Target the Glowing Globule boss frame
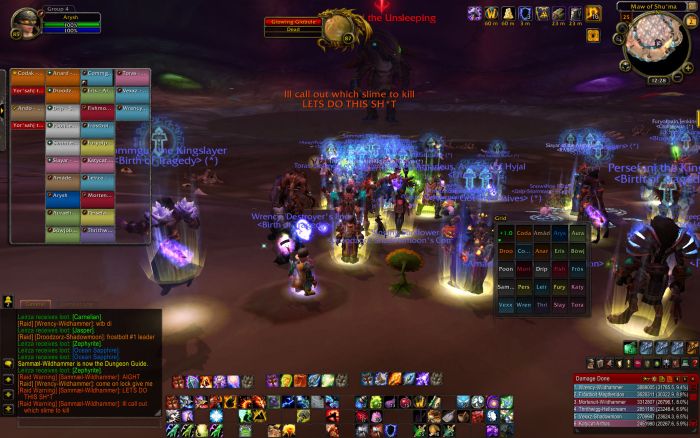 click(289, 25)
